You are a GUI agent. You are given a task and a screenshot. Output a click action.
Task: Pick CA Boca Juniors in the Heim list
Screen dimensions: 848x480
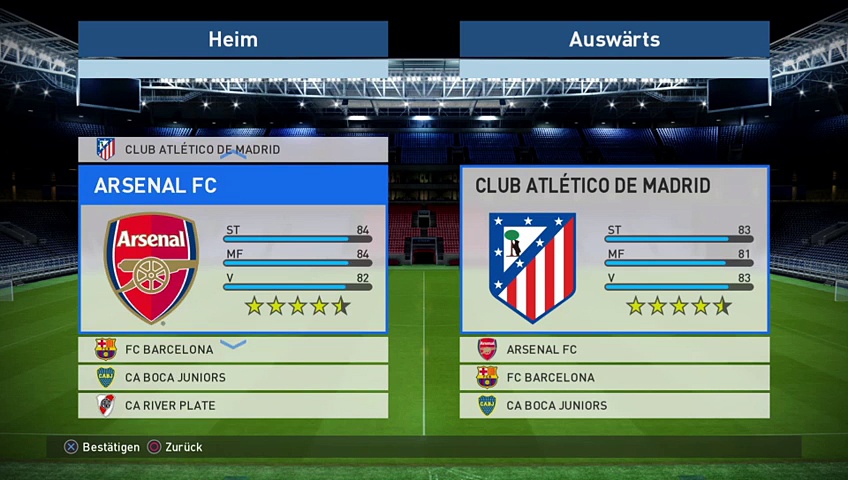coord(233,378)
